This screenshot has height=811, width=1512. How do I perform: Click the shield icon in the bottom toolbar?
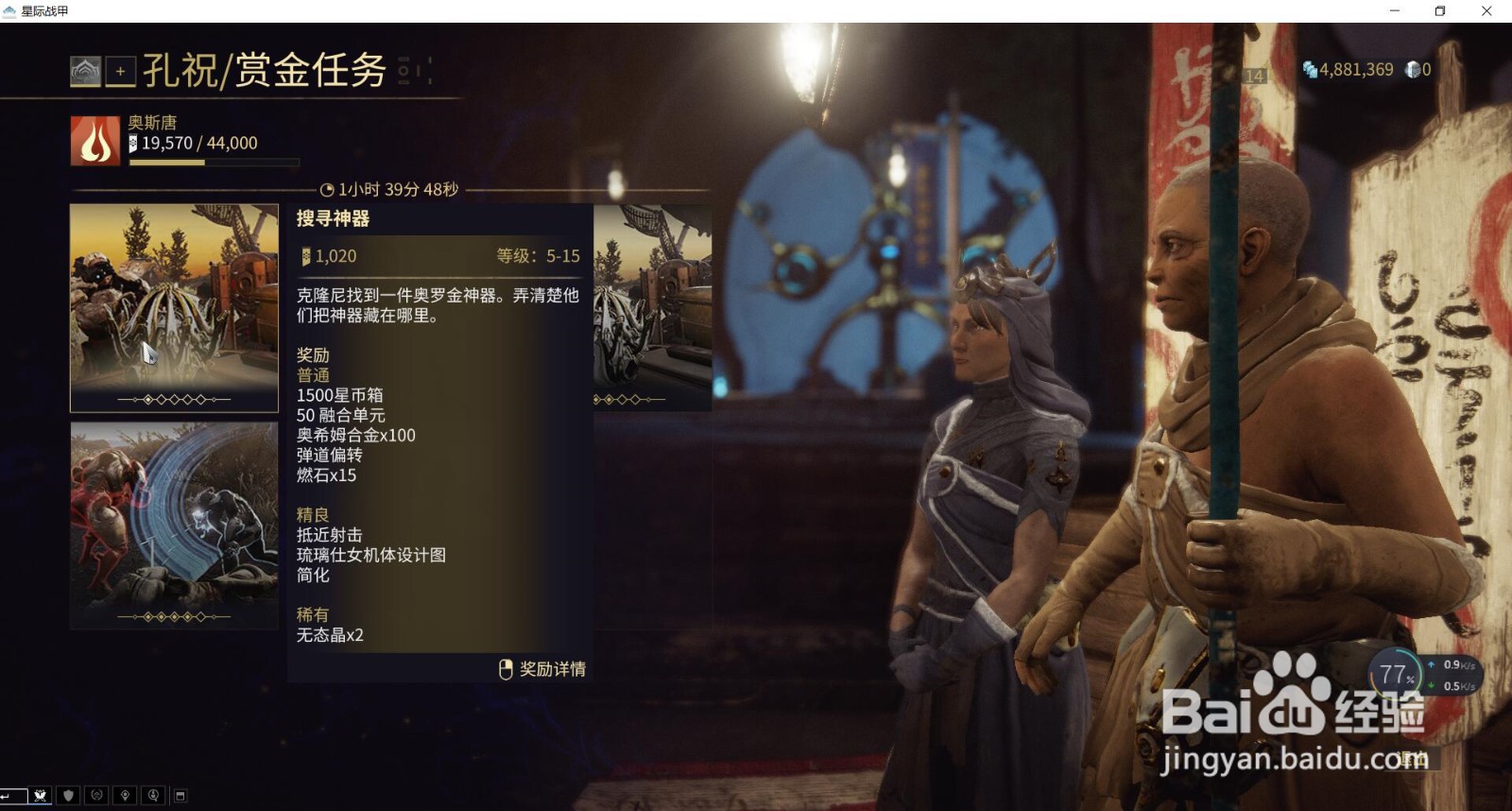tap(67, 795)
